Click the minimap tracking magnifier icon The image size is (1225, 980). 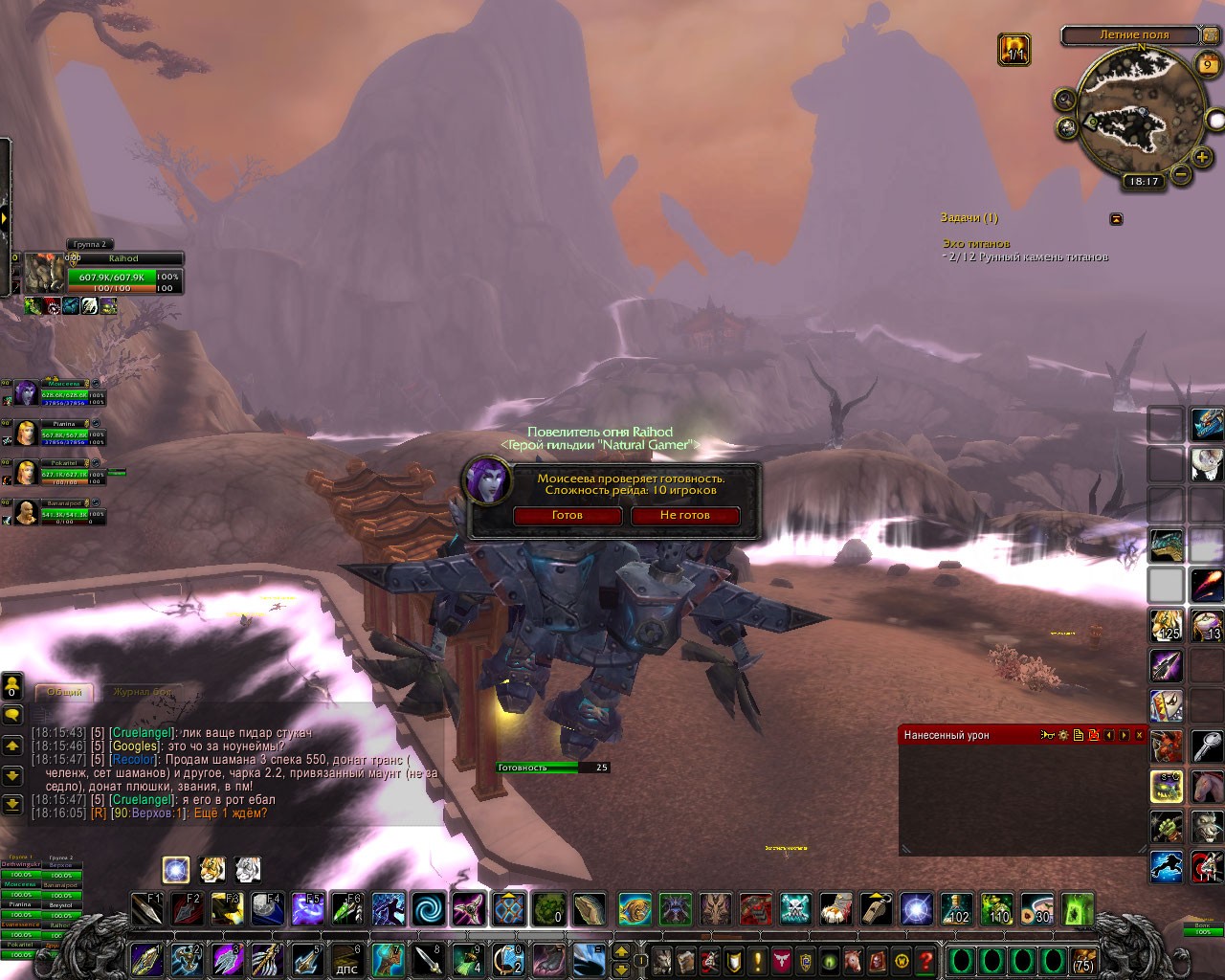[1065, 100]
